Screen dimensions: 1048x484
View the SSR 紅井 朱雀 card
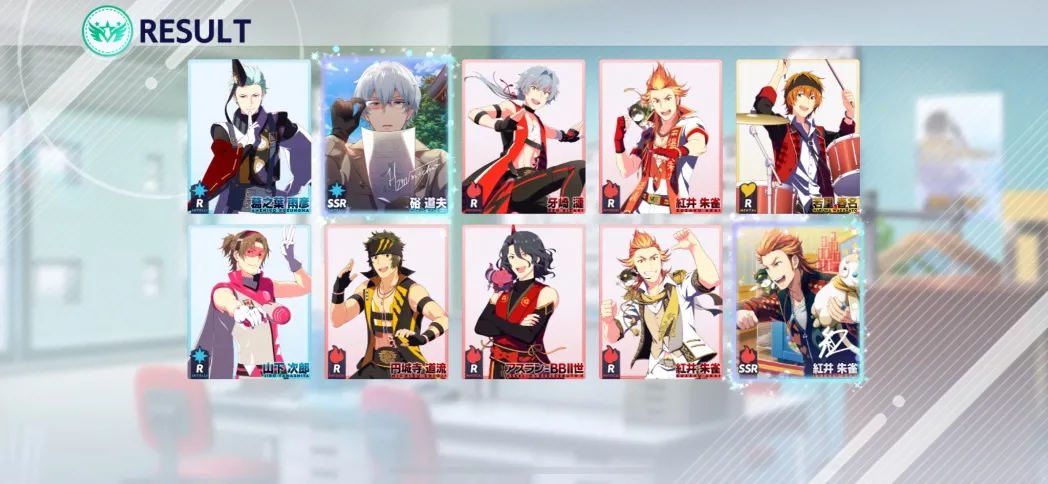point(797,302)
